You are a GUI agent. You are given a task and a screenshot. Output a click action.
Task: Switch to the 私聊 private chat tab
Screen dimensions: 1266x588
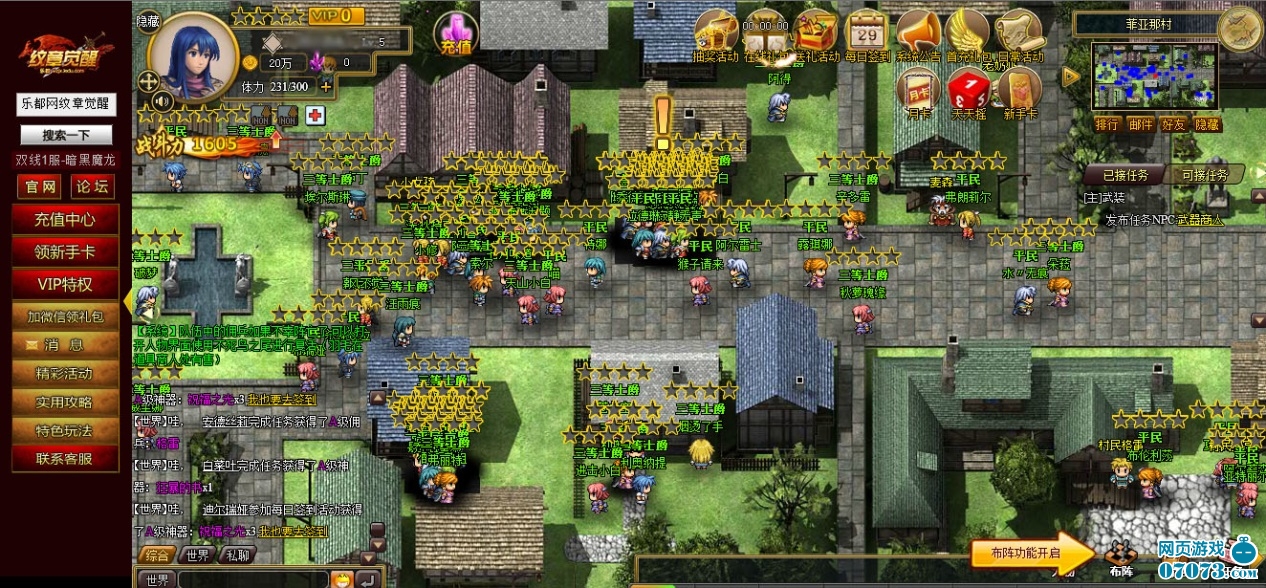pos(238,556)
